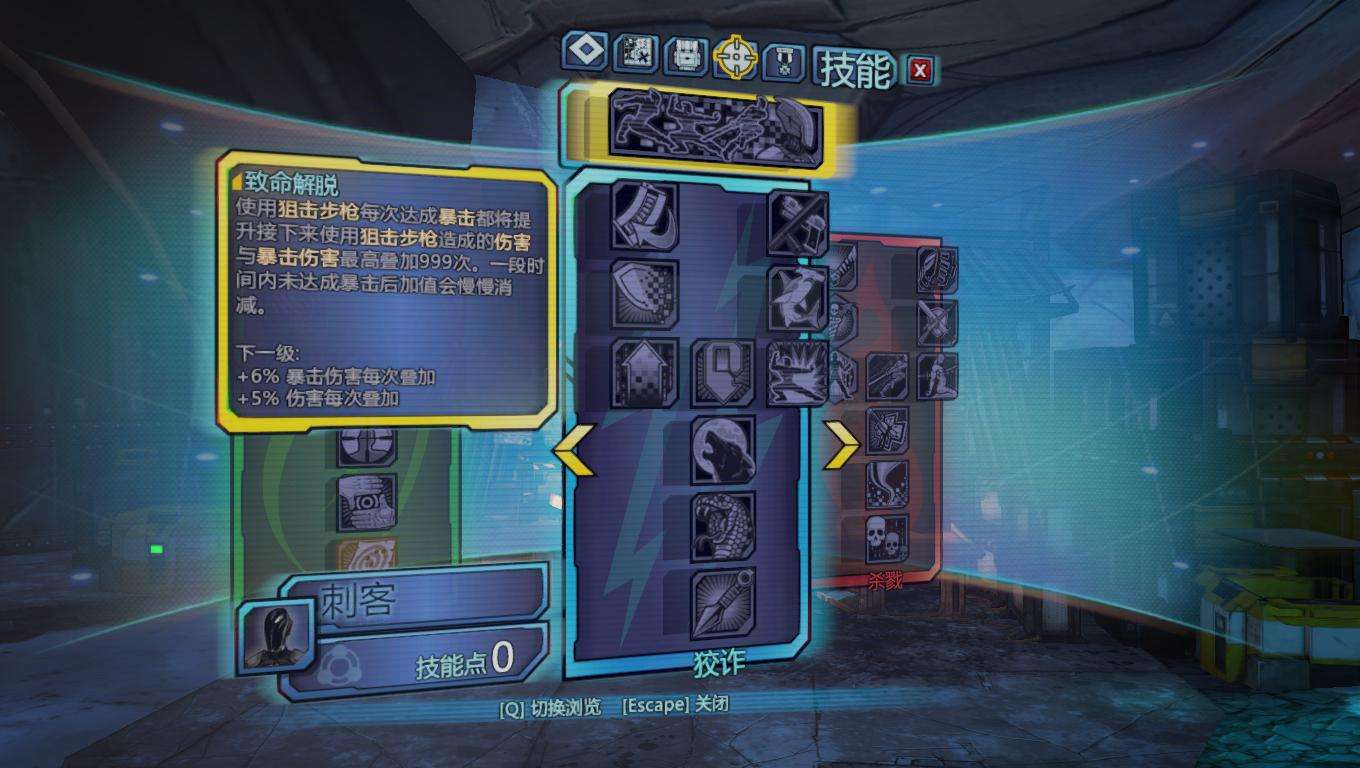Select the origami bird skill icon

798,298
